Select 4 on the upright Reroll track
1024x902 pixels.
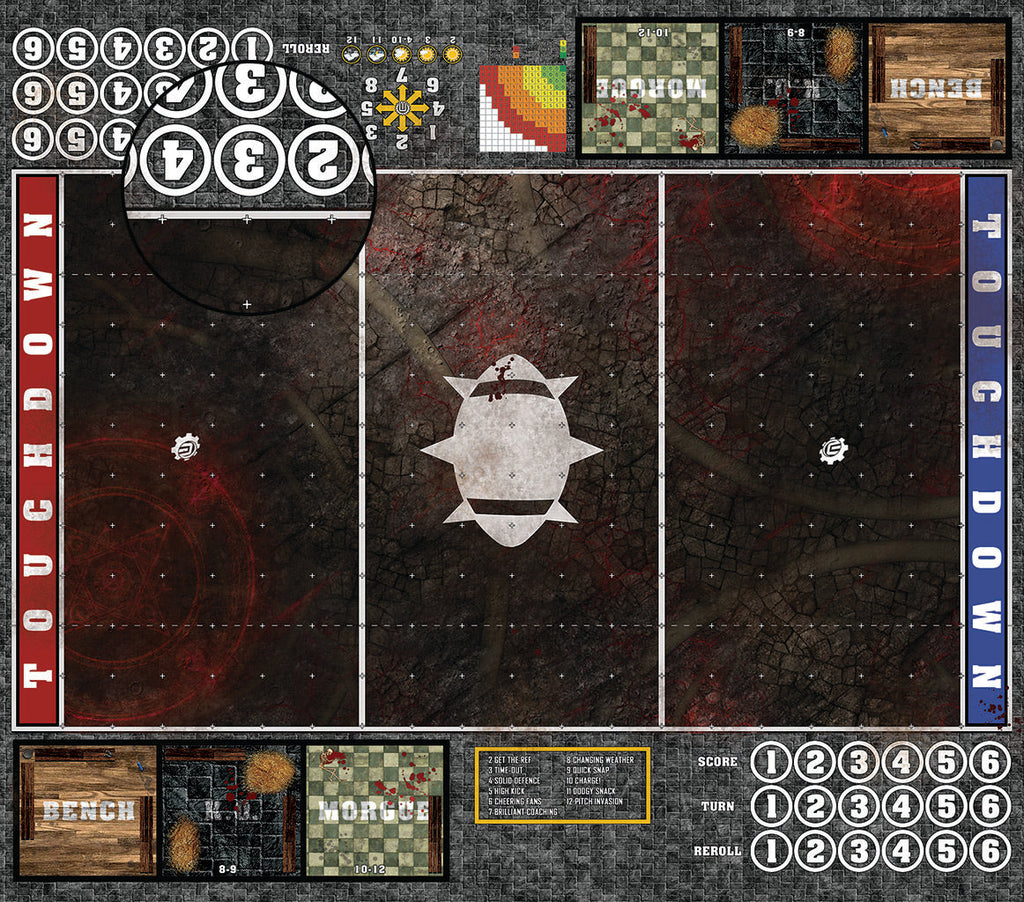(x=903, y=850)
